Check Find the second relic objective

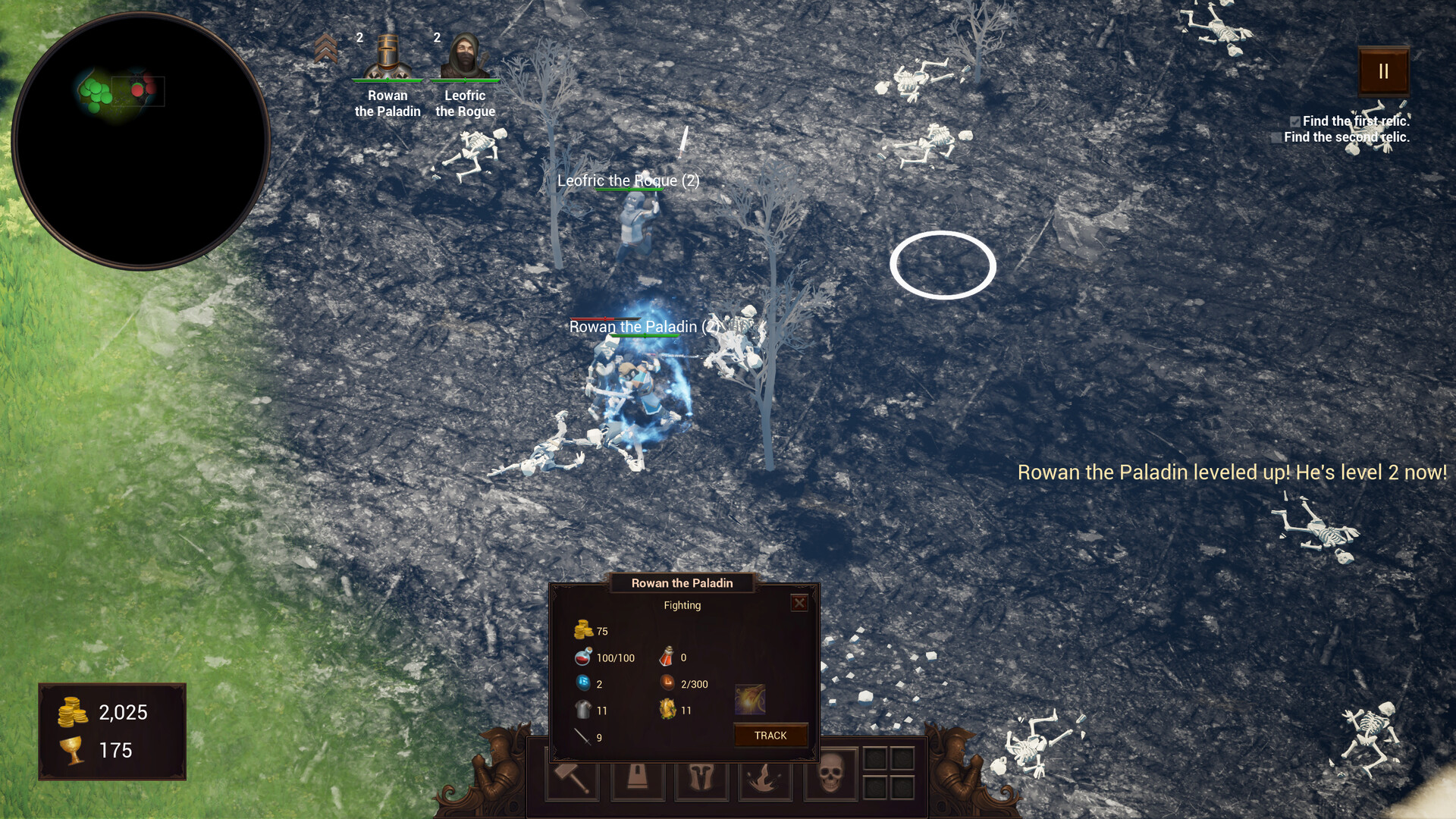[1277, 137]
